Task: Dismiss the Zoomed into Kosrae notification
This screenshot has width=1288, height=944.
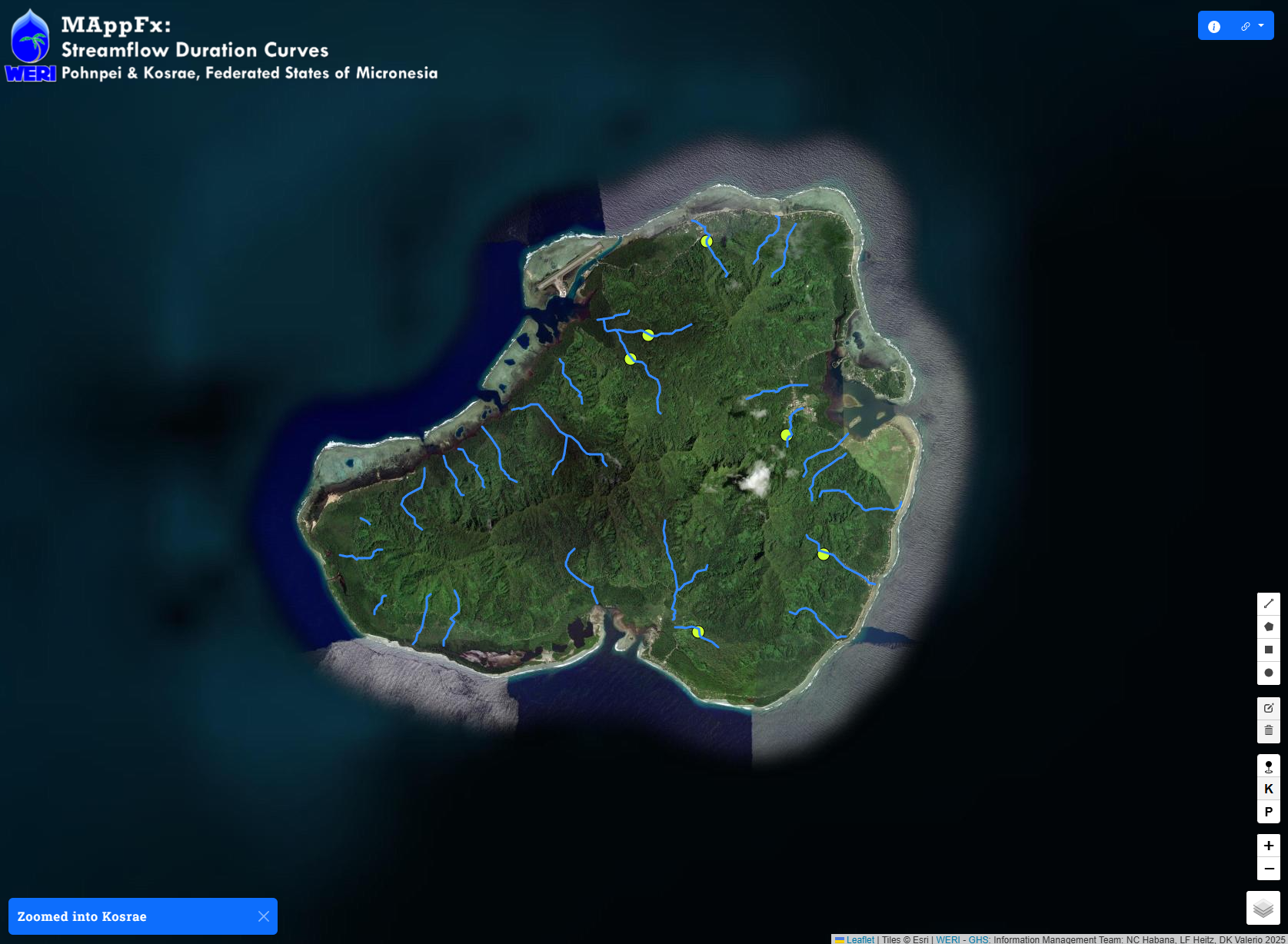Action: point(262,916)
